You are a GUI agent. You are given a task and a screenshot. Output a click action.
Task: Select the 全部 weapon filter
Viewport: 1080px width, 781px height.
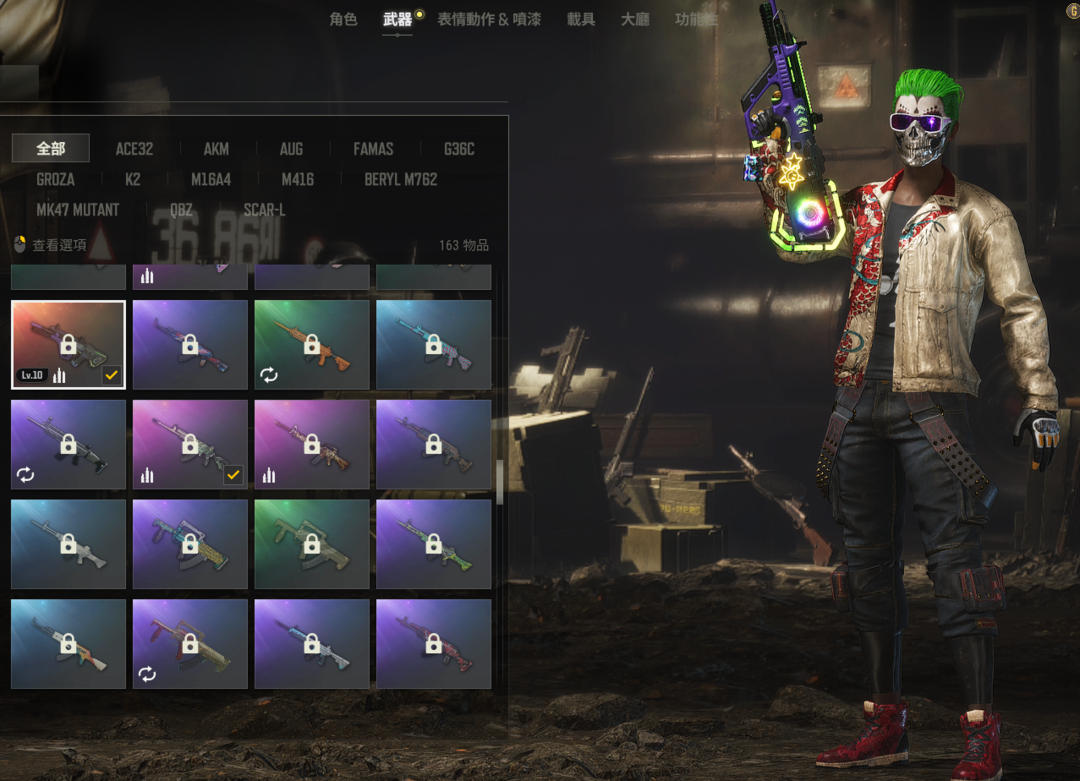pos(51,149)
